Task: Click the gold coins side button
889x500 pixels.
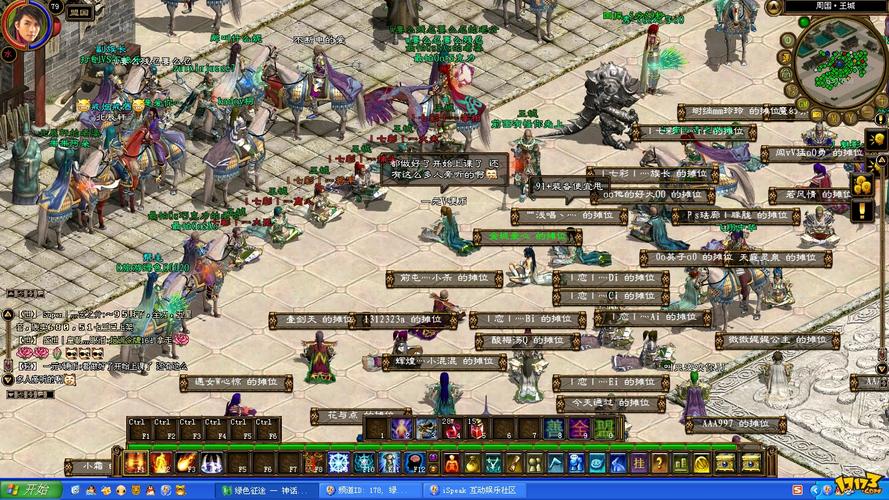Action: click(862, 185)
